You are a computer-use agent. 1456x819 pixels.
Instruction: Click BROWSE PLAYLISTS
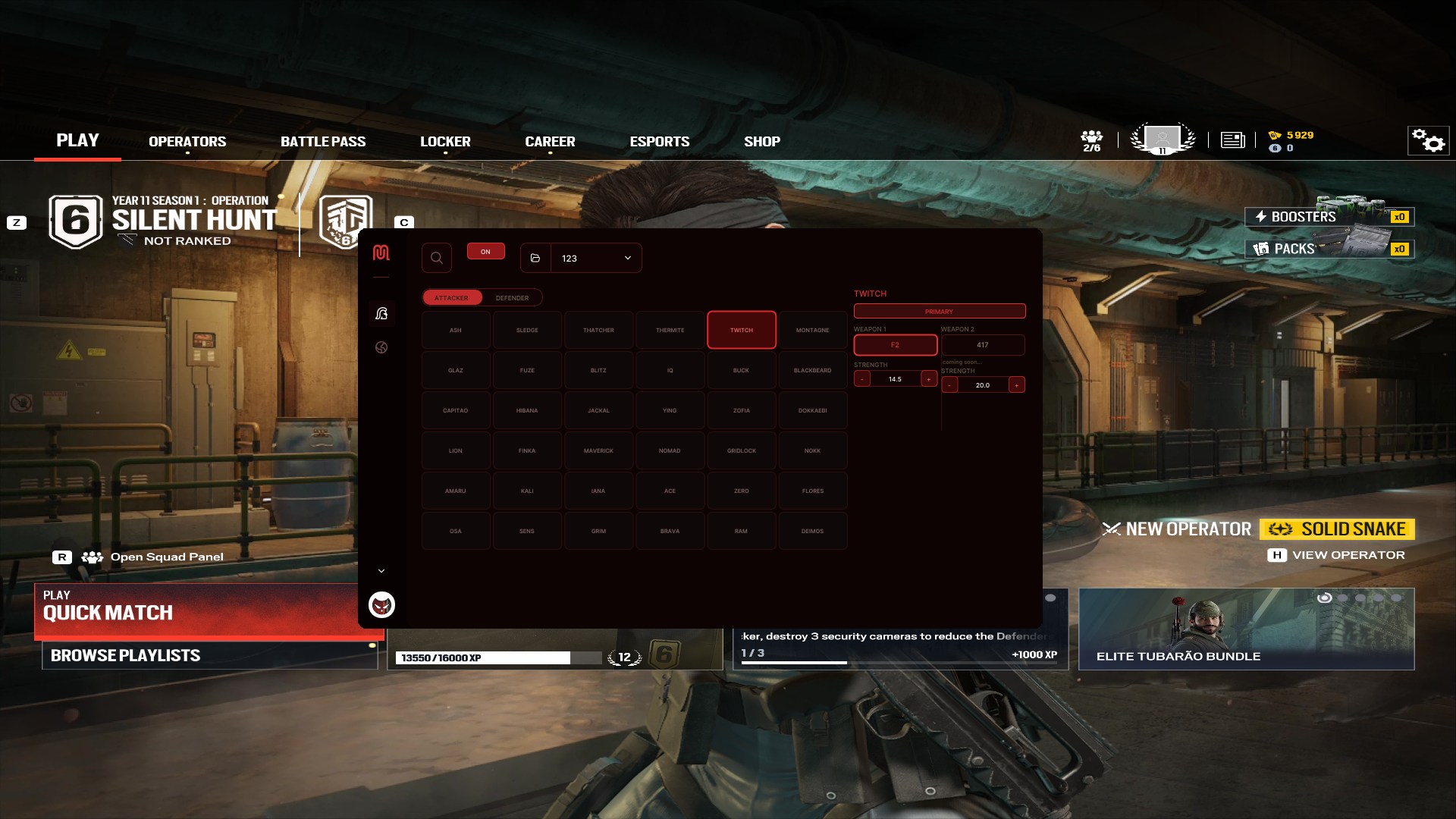click(127, 655)
